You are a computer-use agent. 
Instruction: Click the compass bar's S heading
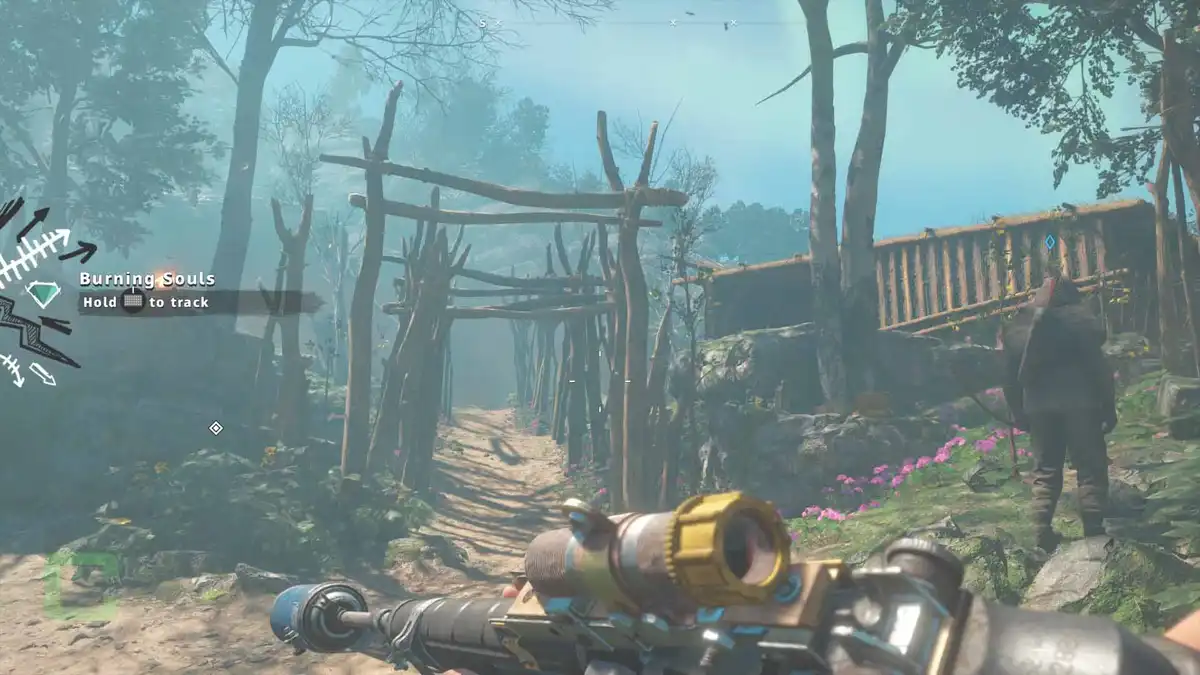[x=482, y=22]
